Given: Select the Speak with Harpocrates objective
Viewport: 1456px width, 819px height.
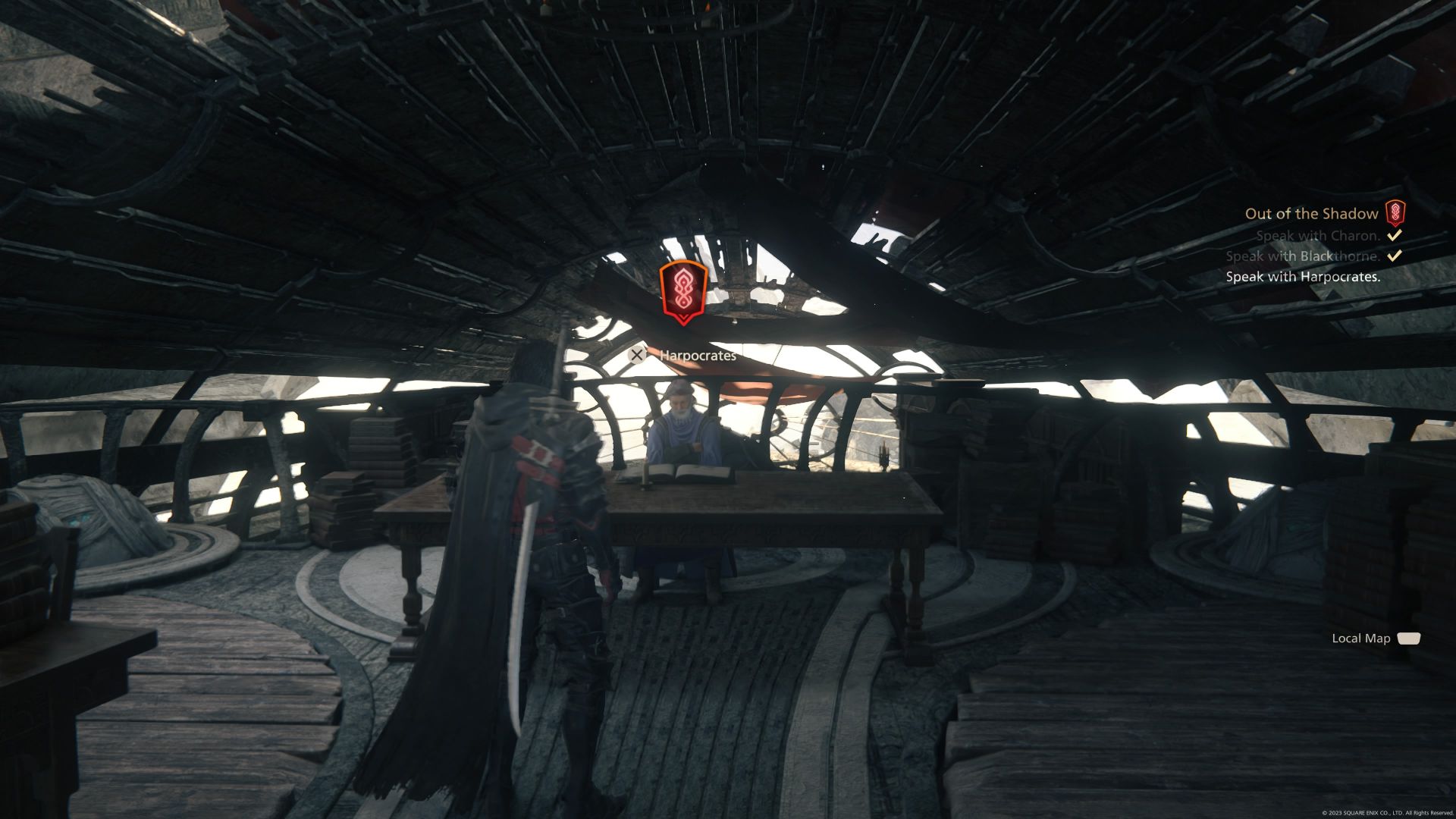Looking at the screenshot, I should click(1303, 277).
